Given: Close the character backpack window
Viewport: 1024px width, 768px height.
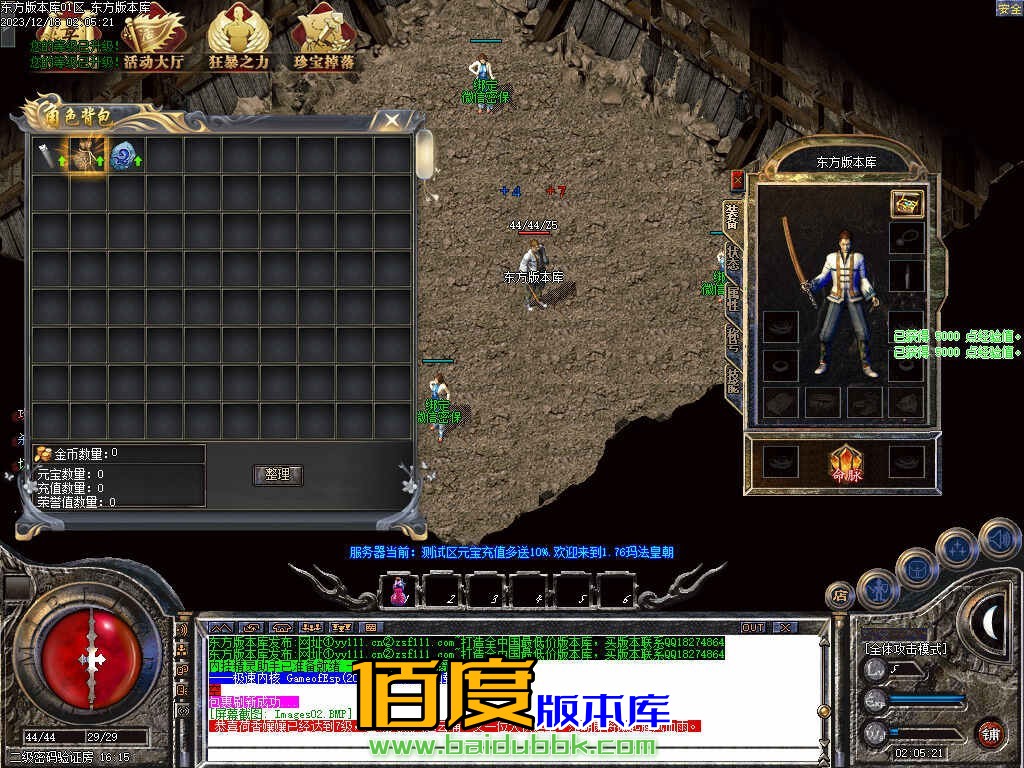Looking at the screenshot, I should [x=391, y=120].
